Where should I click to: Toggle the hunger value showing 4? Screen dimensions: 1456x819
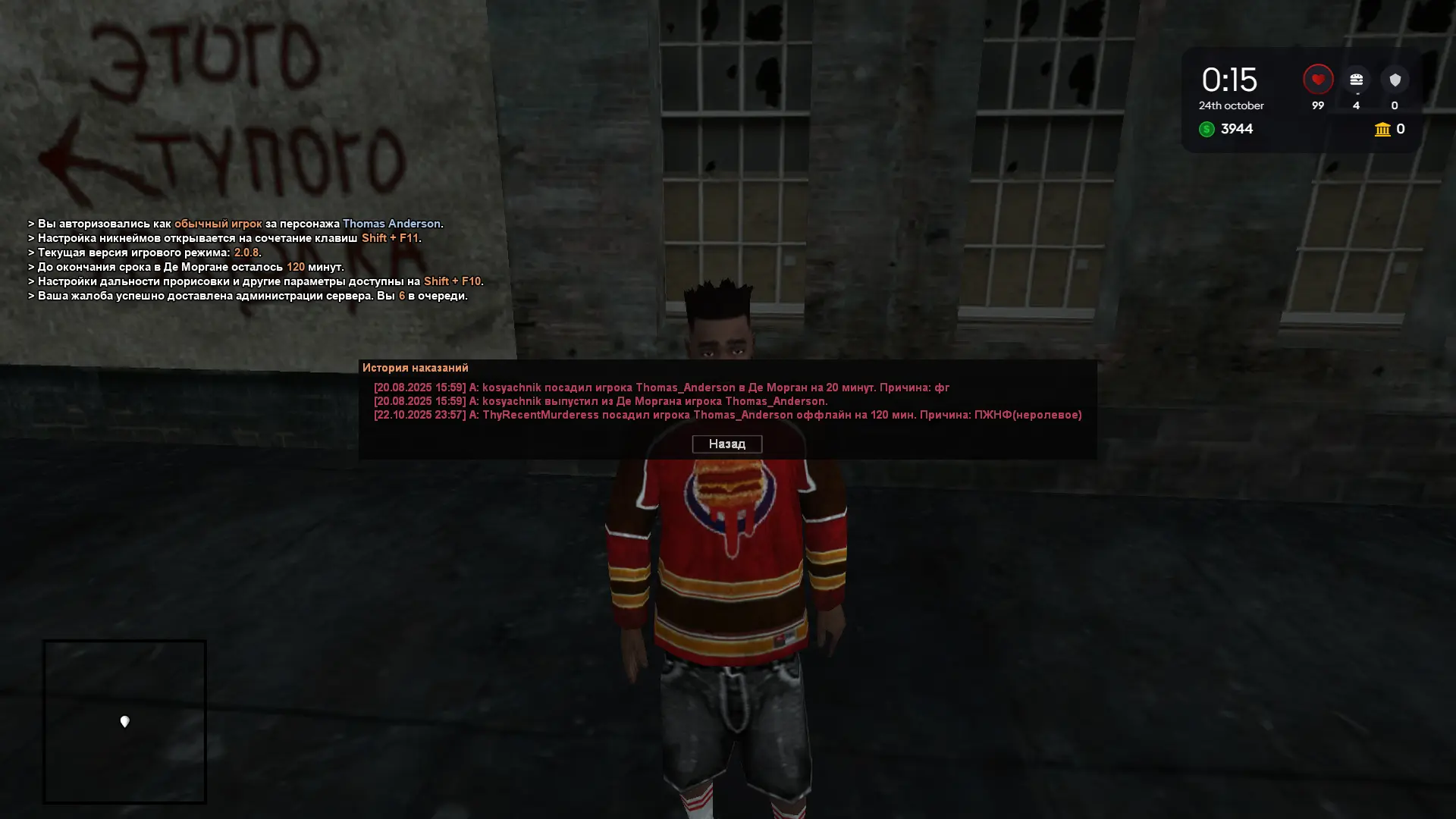coord(1356,105)
